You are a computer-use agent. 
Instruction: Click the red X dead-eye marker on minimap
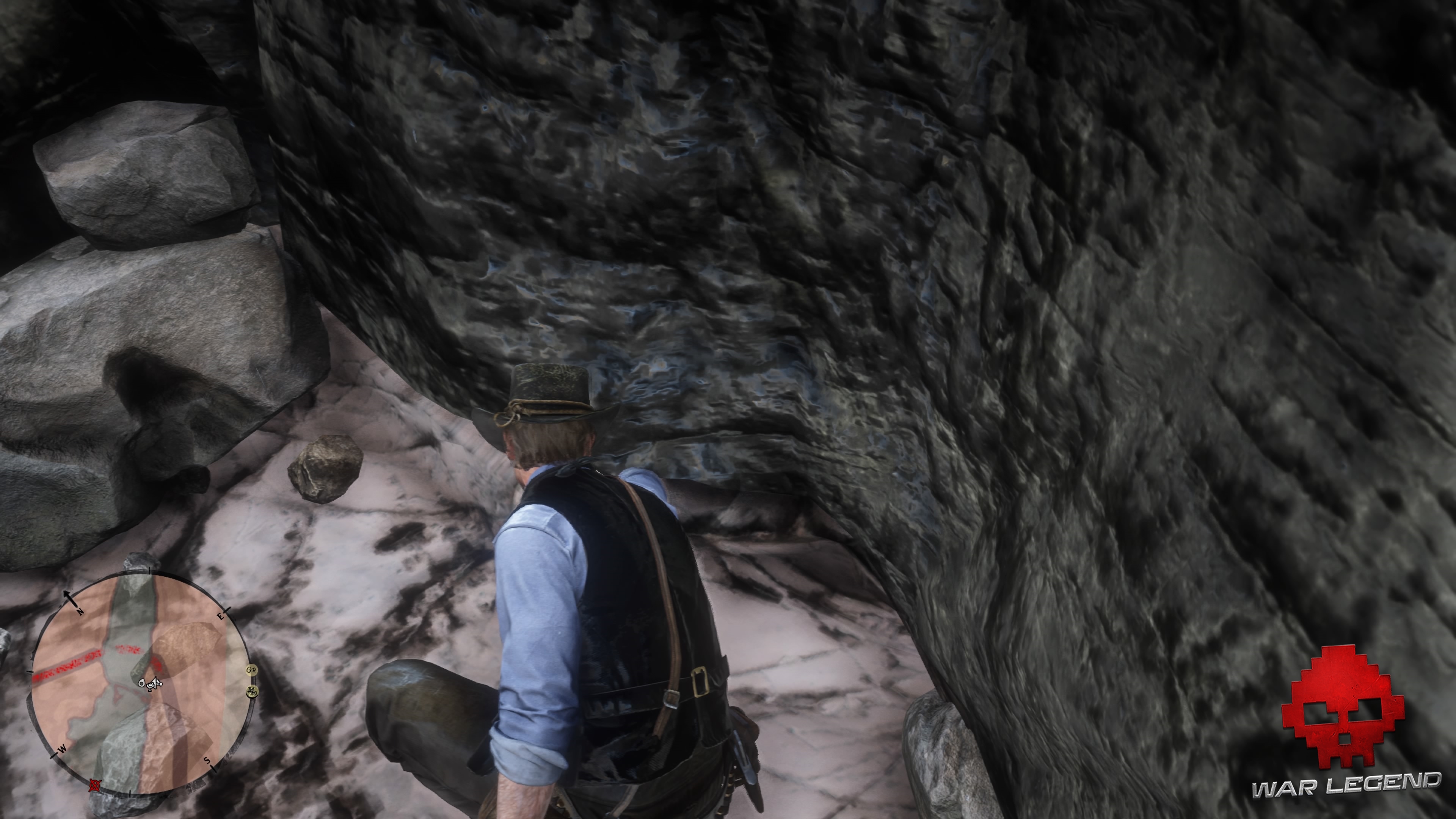click(x=94, y=785)
